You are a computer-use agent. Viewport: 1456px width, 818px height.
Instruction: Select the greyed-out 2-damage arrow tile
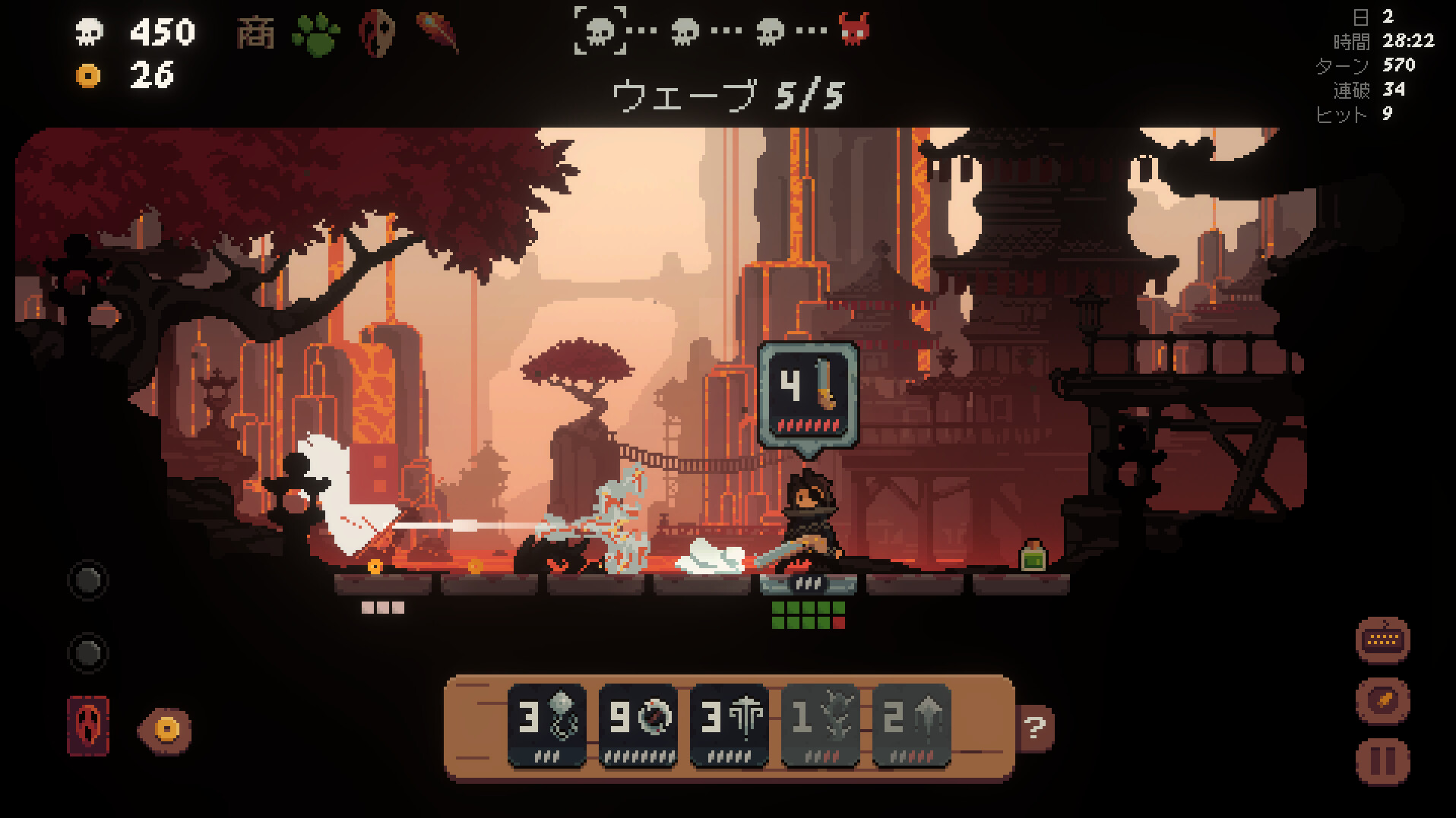point(911,725)
